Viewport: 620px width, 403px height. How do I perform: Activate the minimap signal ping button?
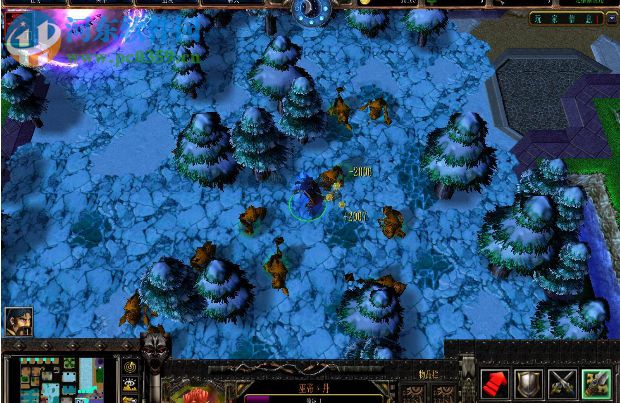(130, 367)
